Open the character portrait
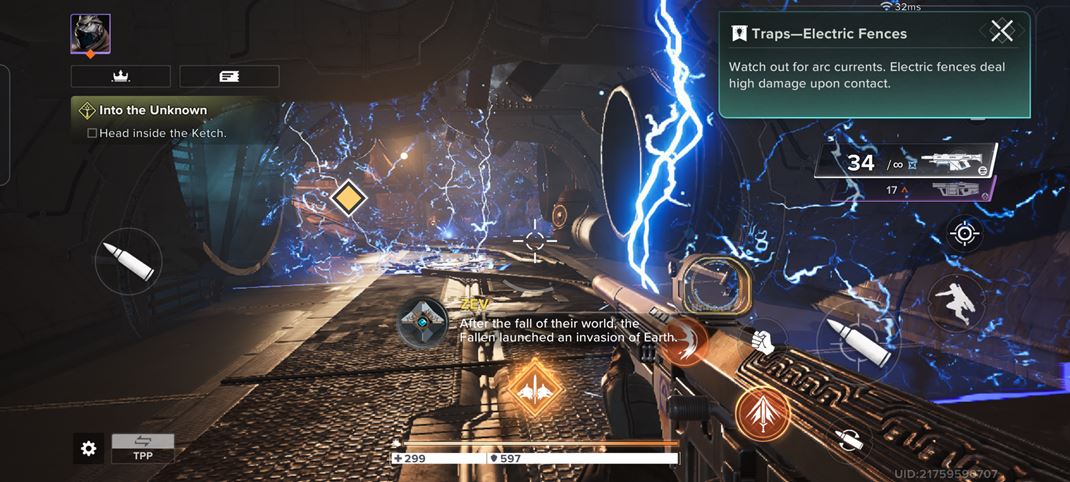Viewport: 1070px width, 482px height. [x=90, y=35]
